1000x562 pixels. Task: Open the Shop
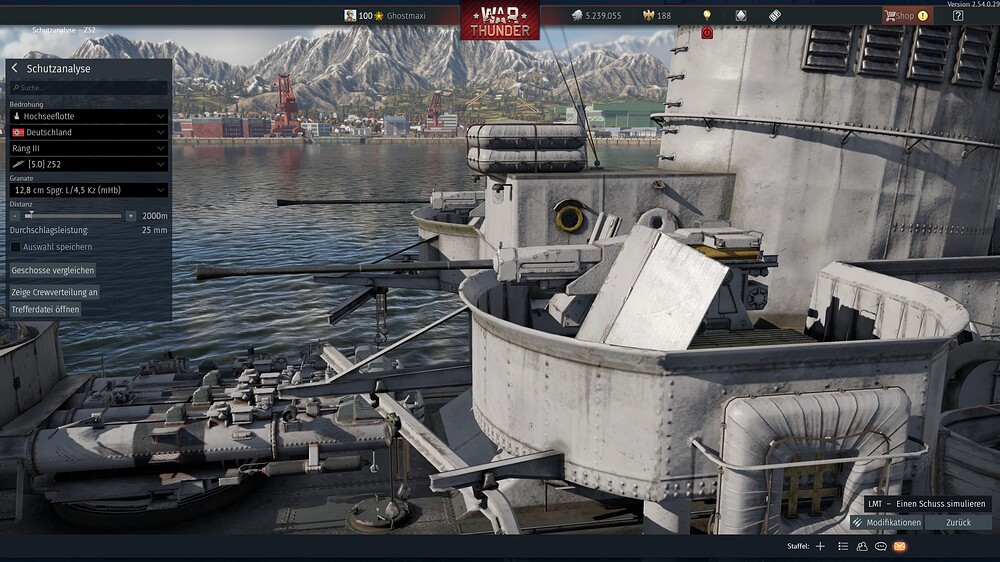[x=905, y=16]
